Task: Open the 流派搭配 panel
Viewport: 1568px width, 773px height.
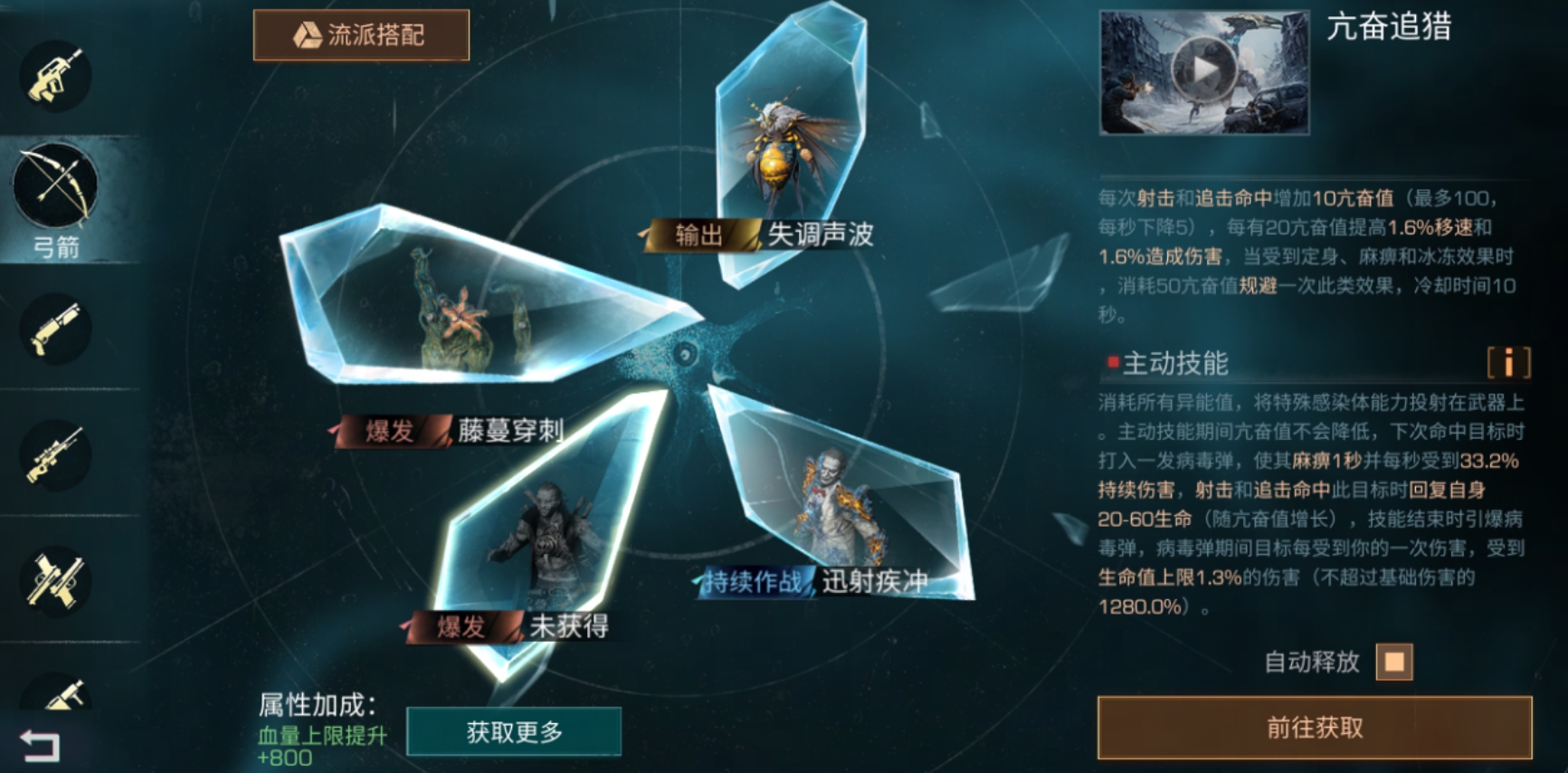Action: 361,33
